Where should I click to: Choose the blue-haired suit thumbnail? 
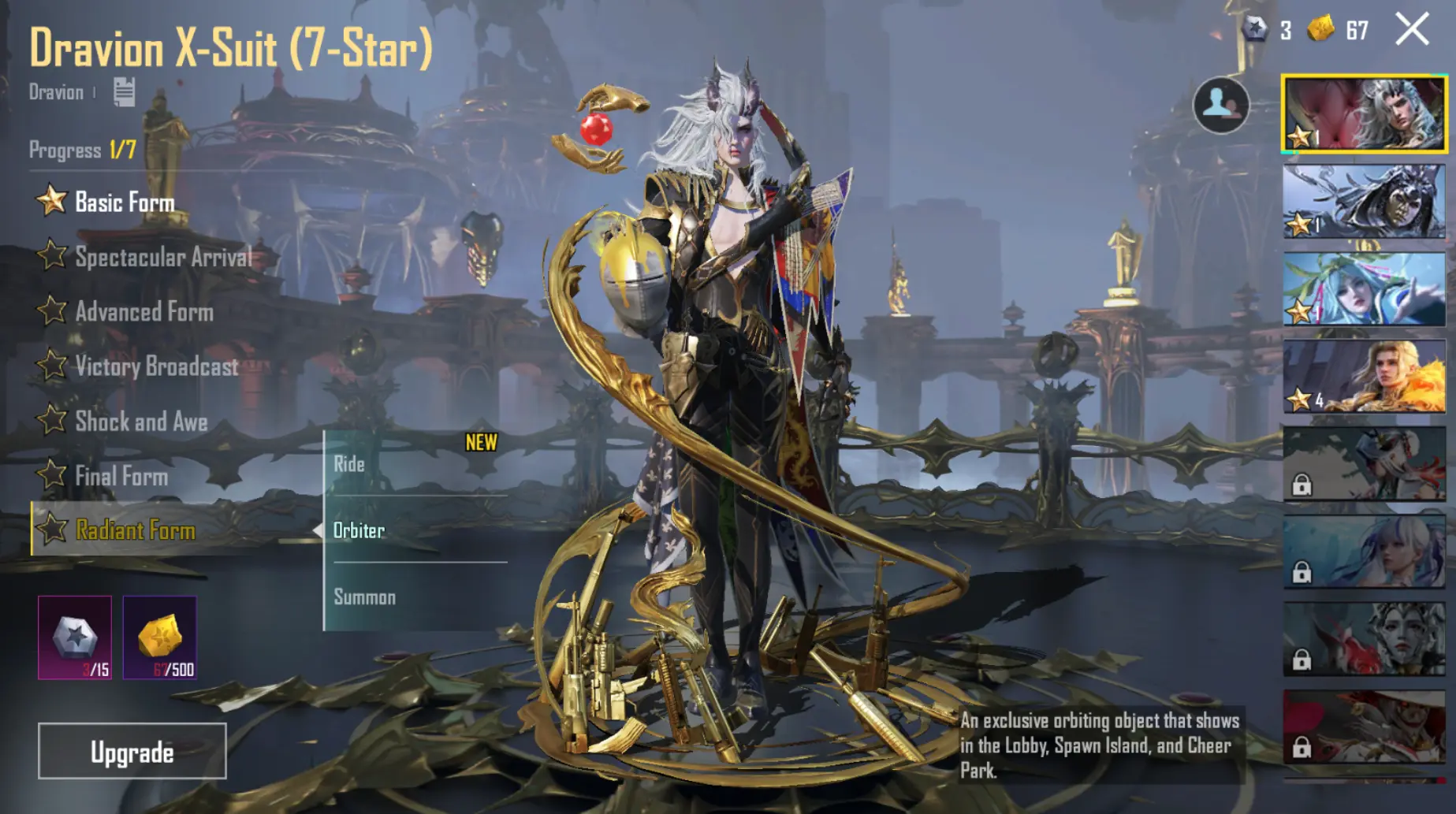1364,289
